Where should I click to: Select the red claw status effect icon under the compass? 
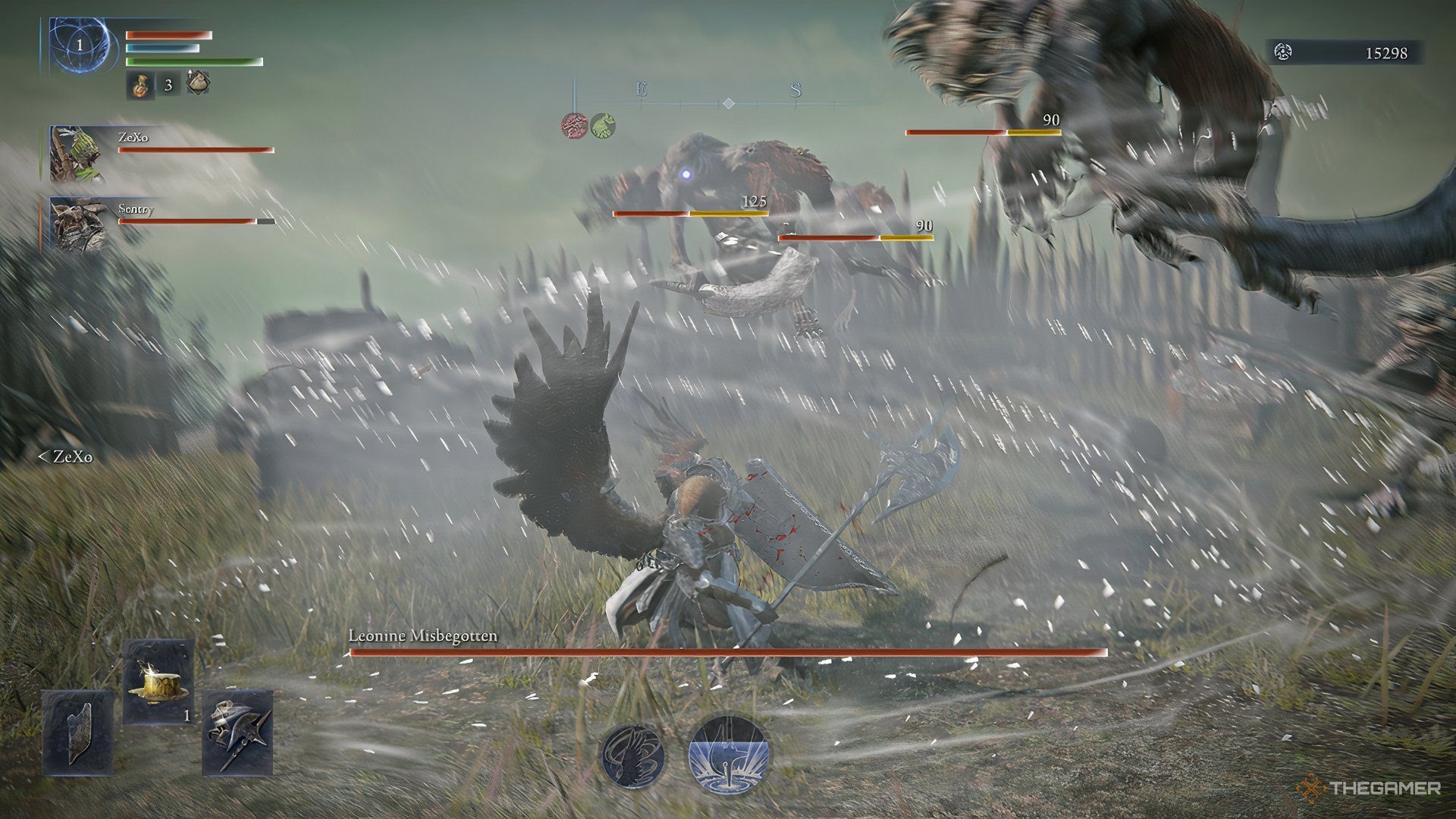coord(576,124)
